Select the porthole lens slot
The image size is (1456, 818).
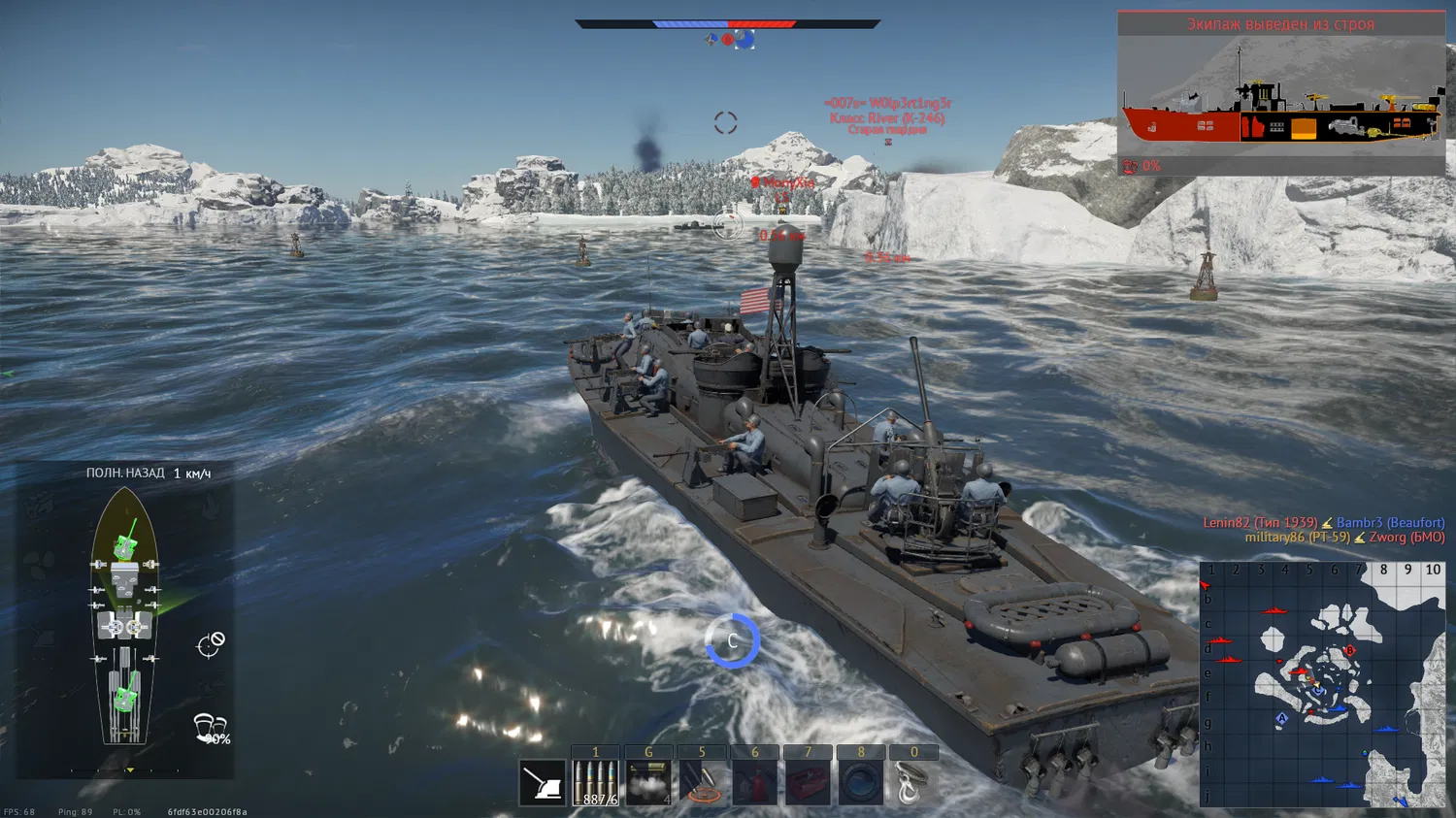pos(860,782)
